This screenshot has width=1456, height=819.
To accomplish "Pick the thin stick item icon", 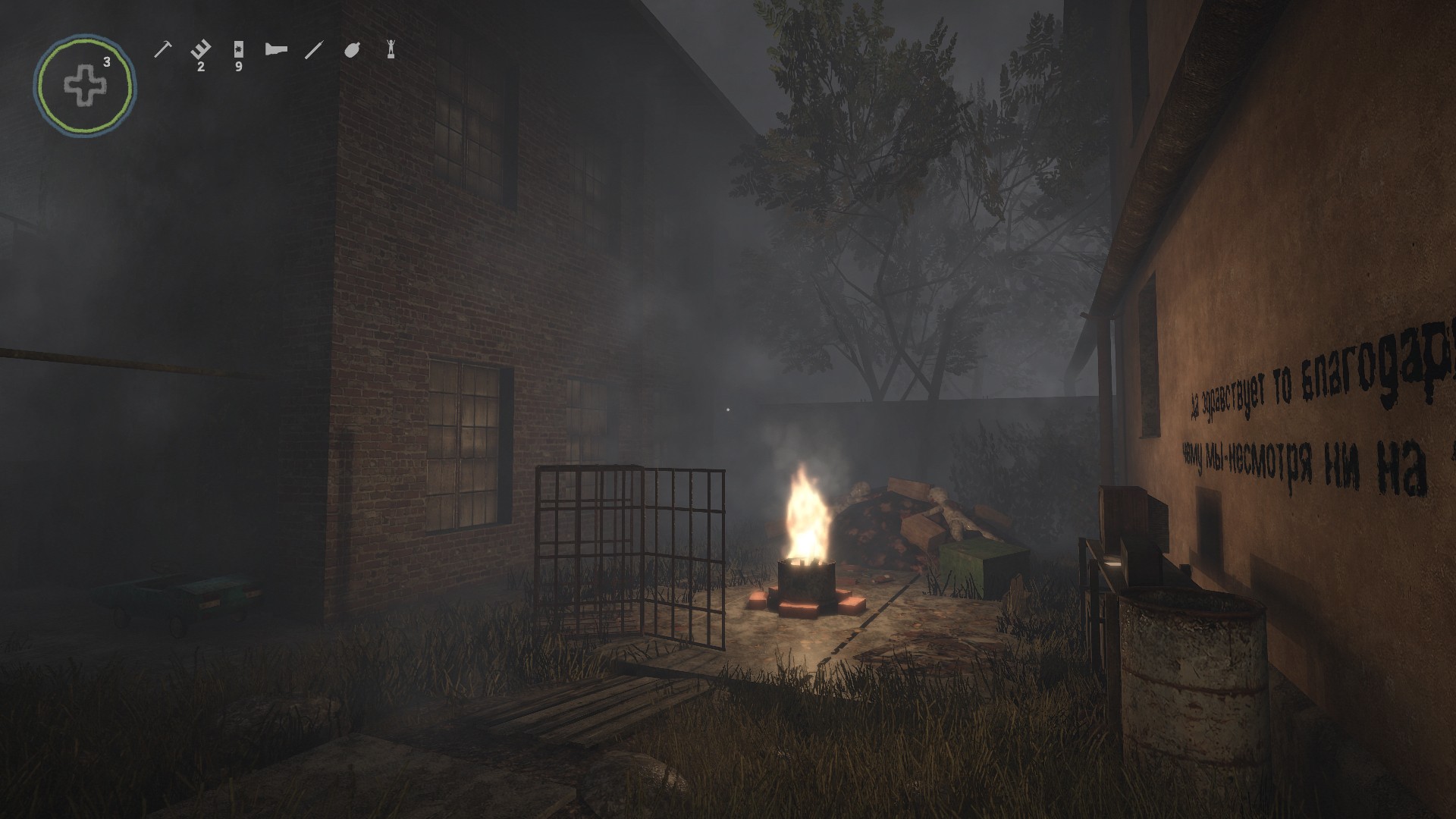I will click(x=313, y=50).
